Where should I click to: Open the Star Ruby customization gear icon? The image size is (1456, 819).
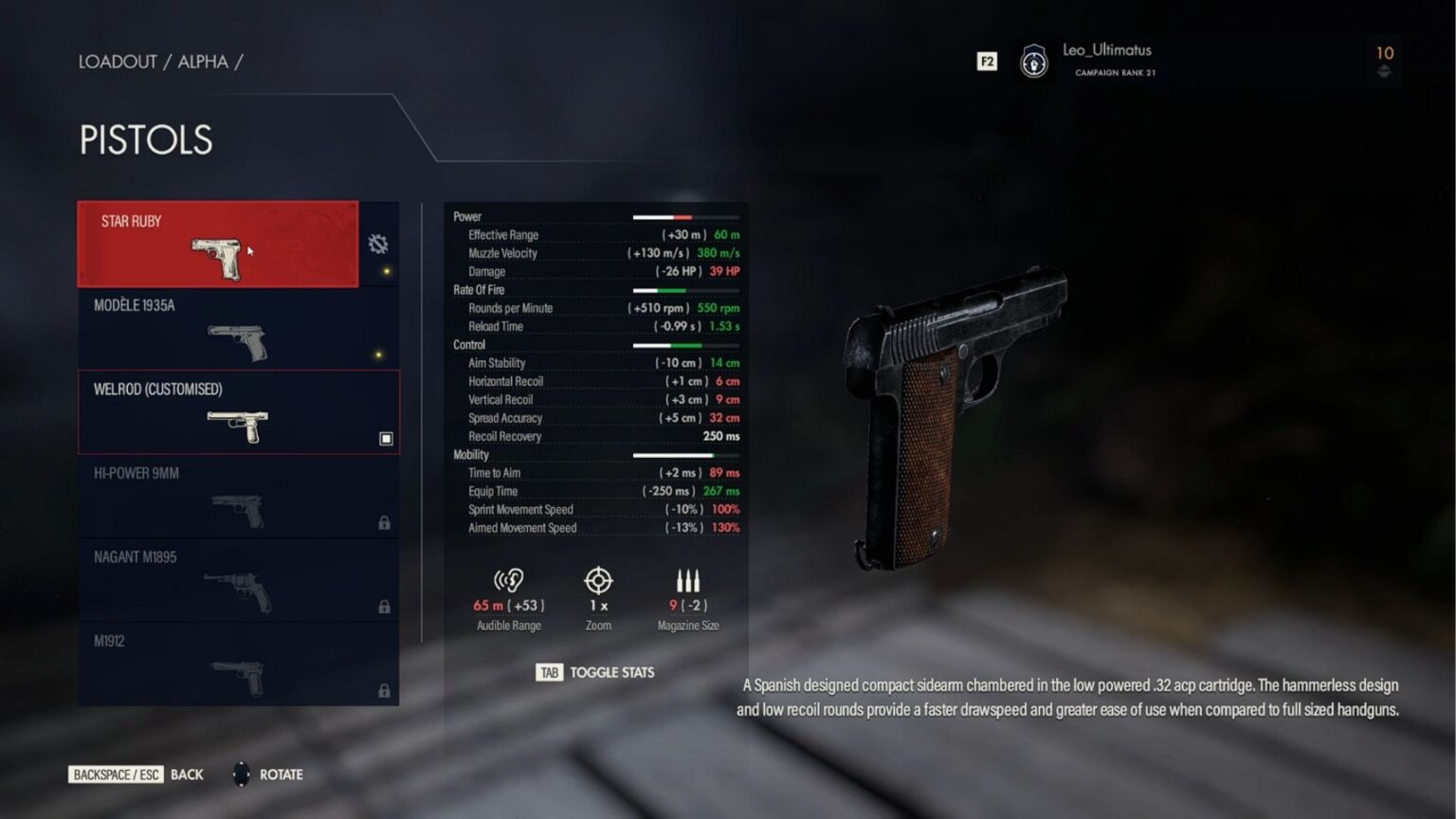[378, 244]
